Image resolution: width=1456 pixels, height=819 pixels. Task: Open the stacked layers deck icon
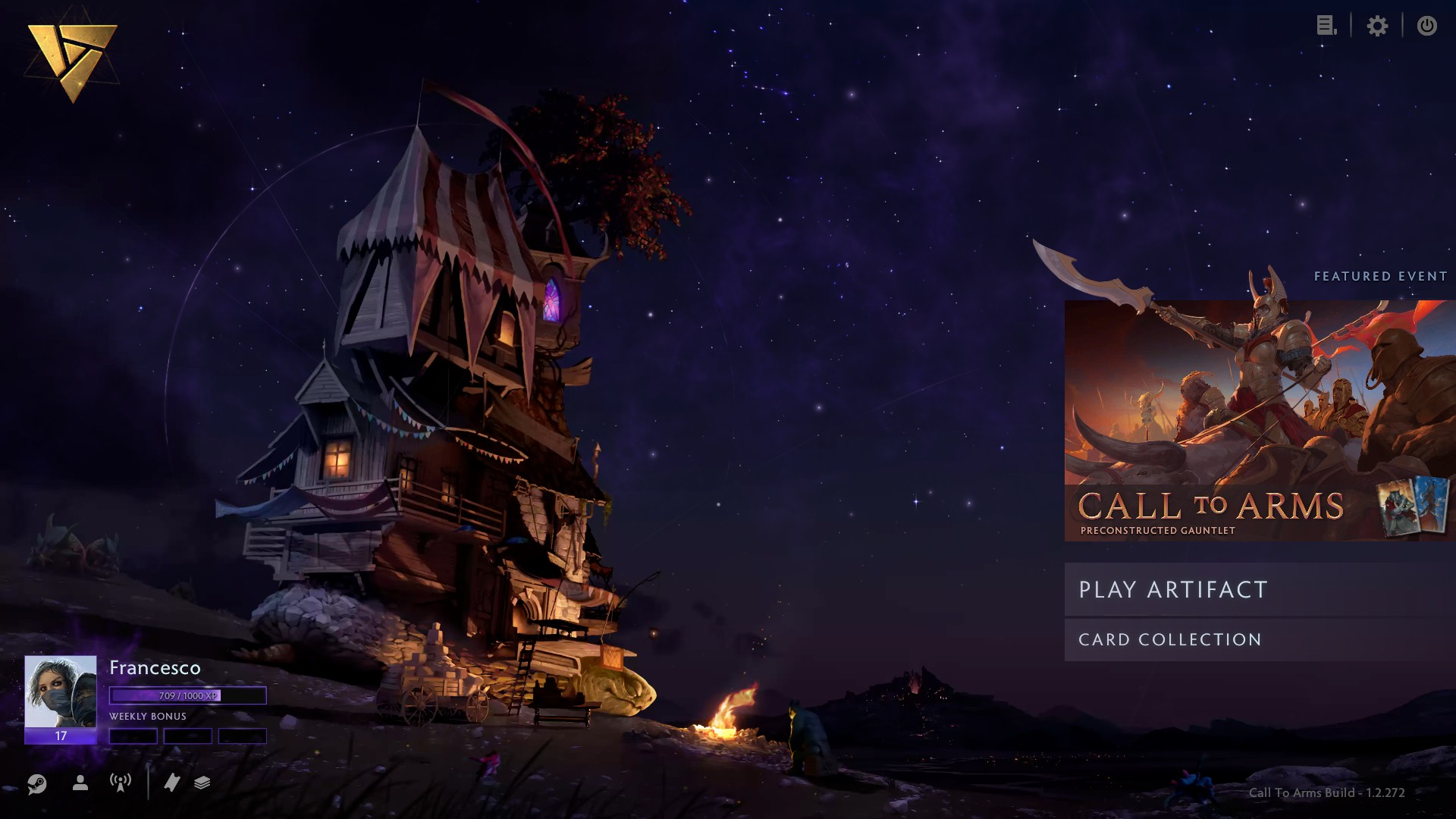(202, 783)
